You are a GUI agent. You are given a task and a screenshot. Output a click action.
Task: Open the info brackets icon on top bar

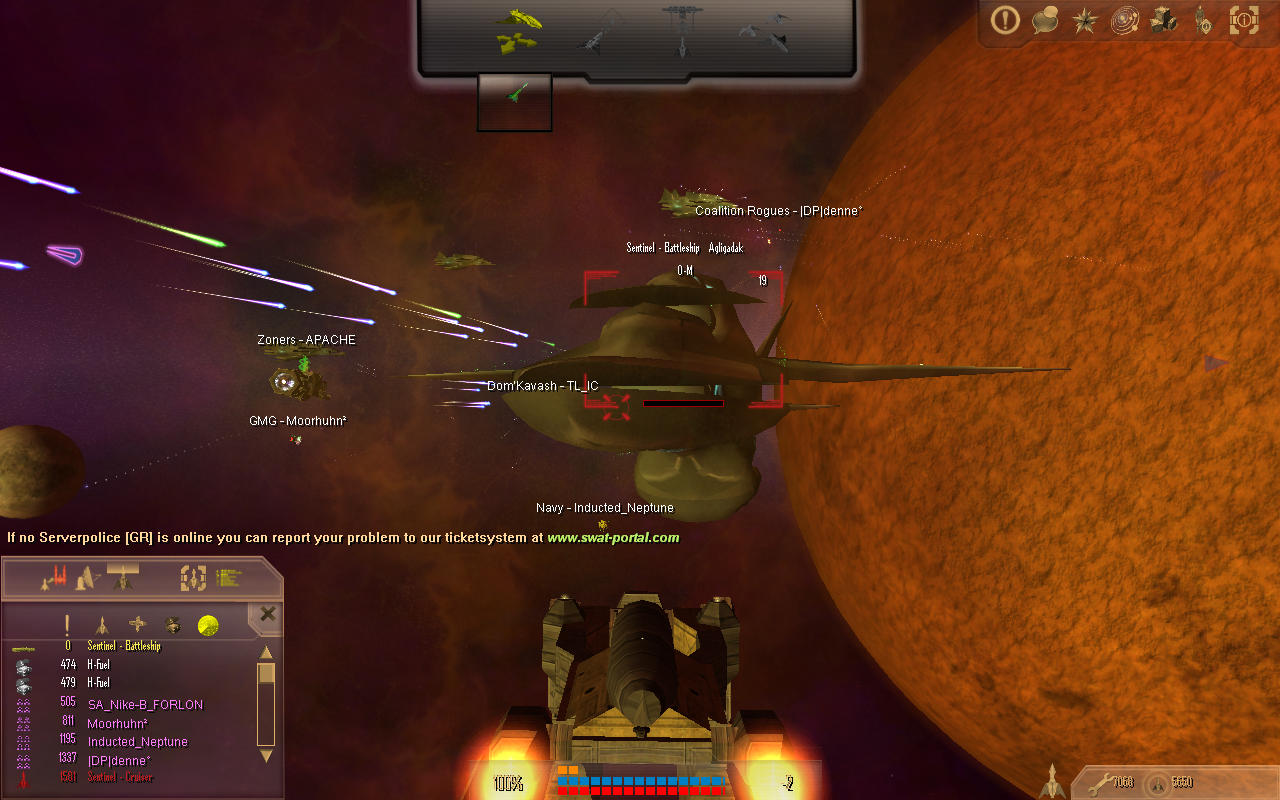1243,20
